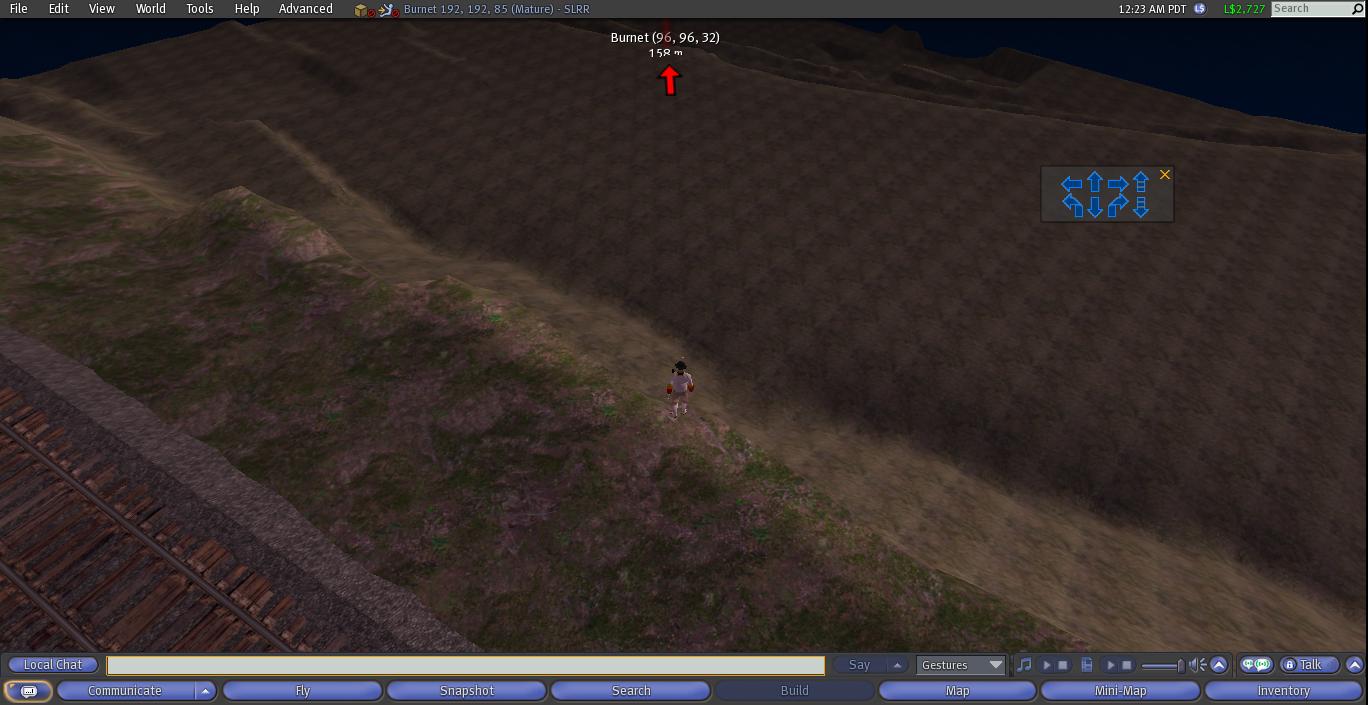The height and width of the screenshot is (705, 1368).
Task: Open the Gestures dropdown
Action: (x=961, y=665)
